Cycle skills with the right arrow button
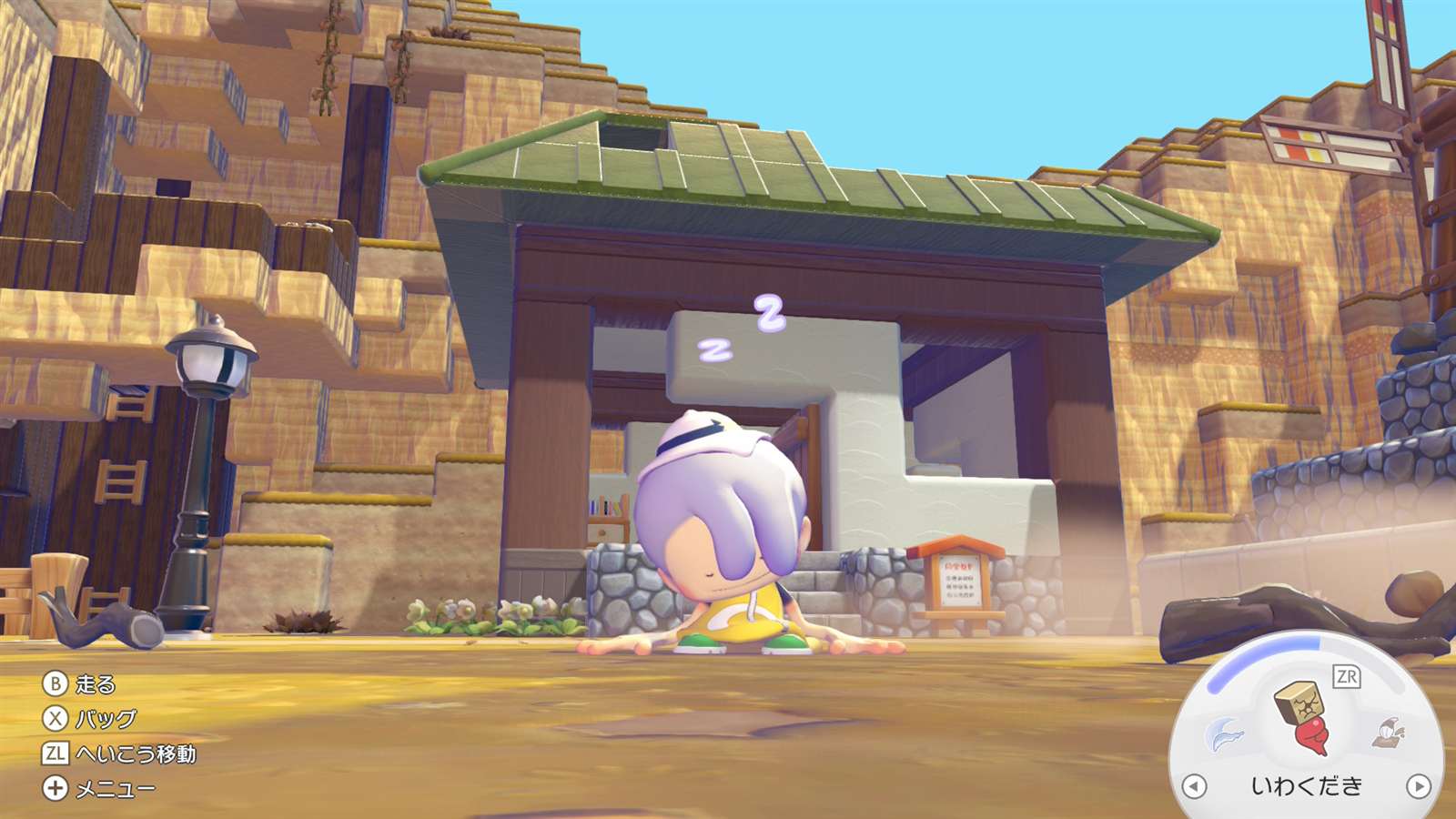Screen dimensions: 1456x819 click(x=1418, y=785)
